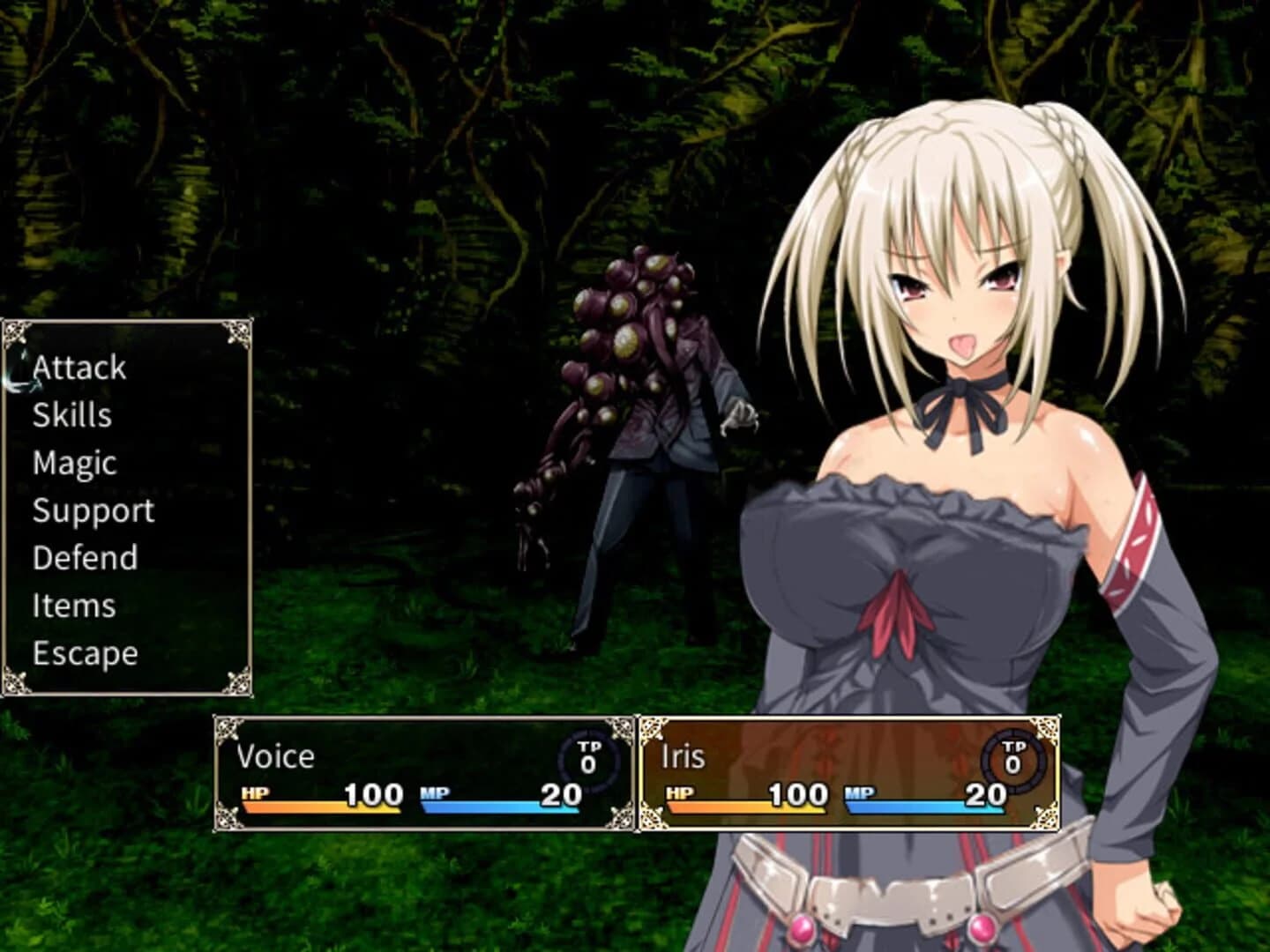Image resolution: width=1270 pixels, height=952 pixels.
Task: Choose Escape to flee the battle
Action: pos(84,653)
